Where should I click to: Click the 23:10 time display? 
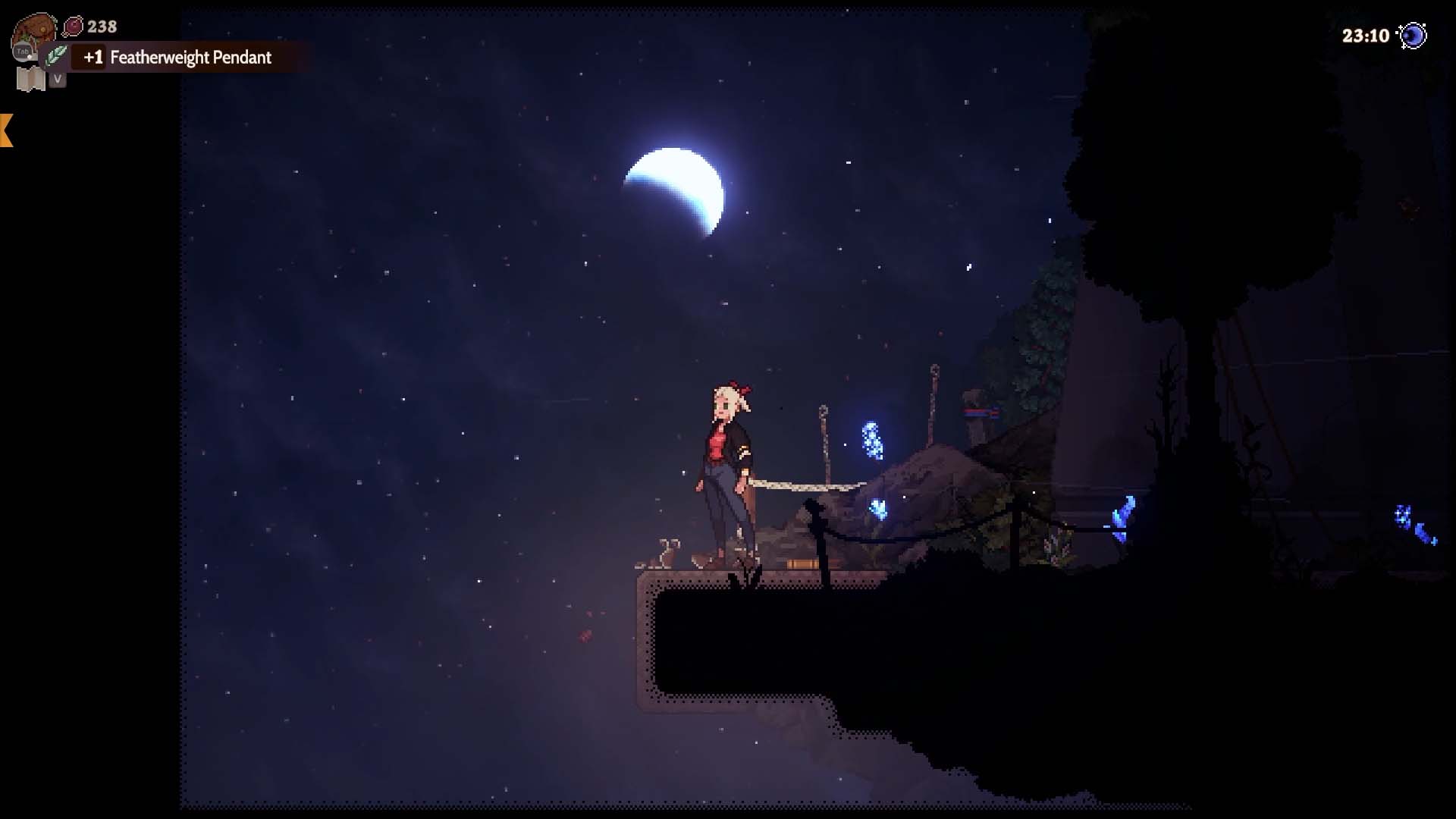click(x=1365, y=34)
